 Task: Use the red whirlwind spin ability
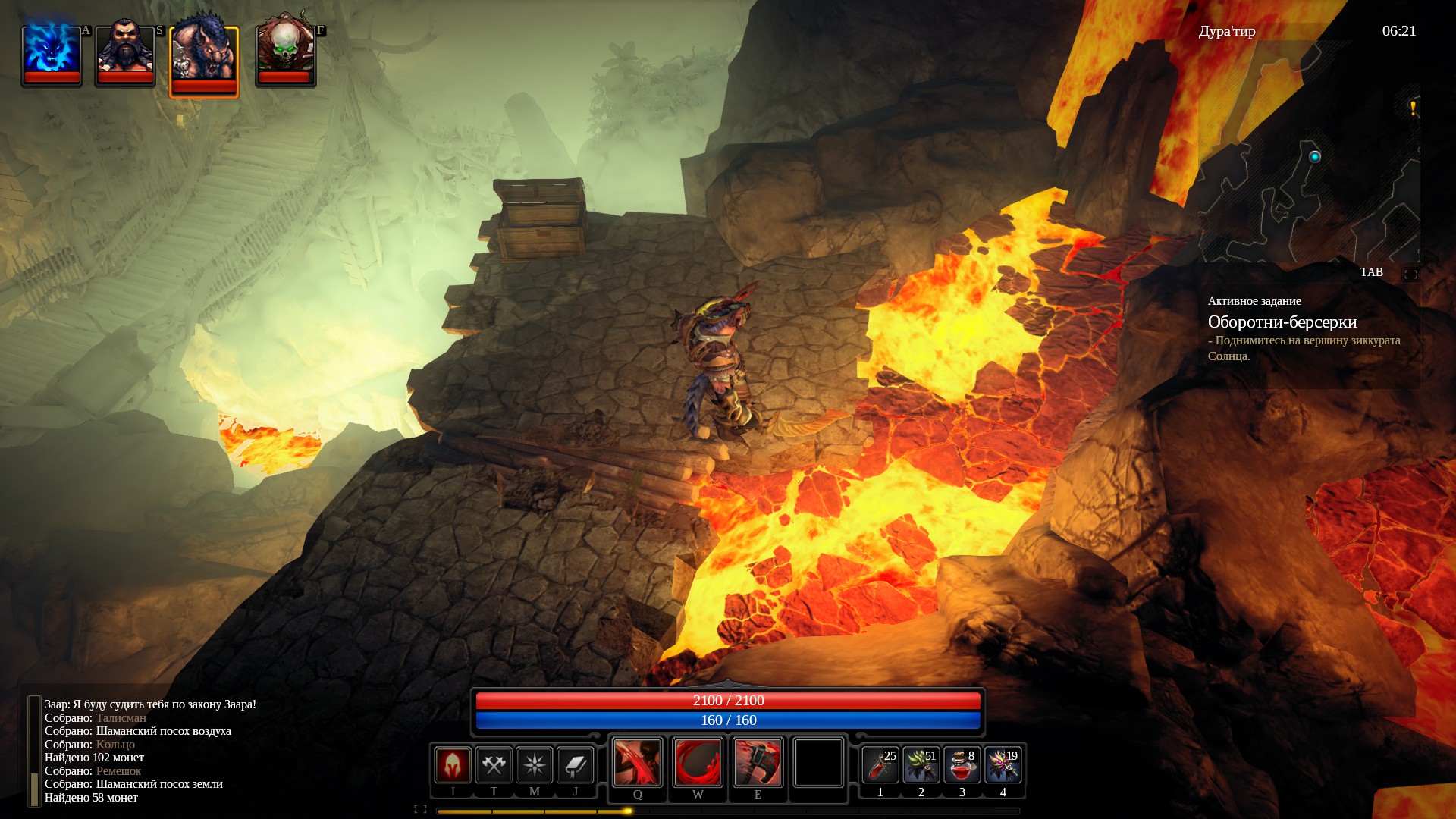698,762
